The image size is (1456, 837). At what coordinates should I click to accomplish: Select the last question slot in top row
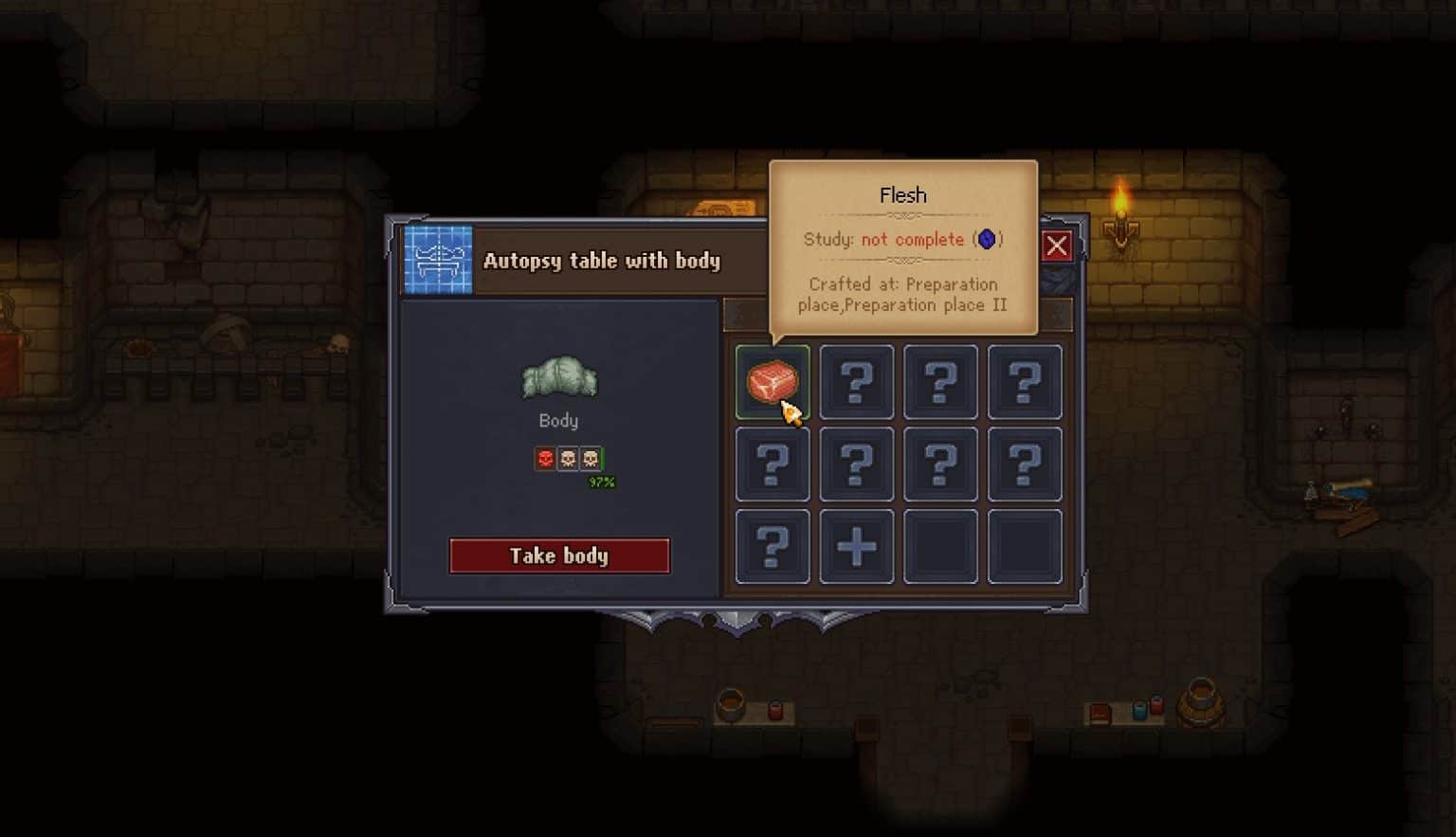[x=1025, y=382]
